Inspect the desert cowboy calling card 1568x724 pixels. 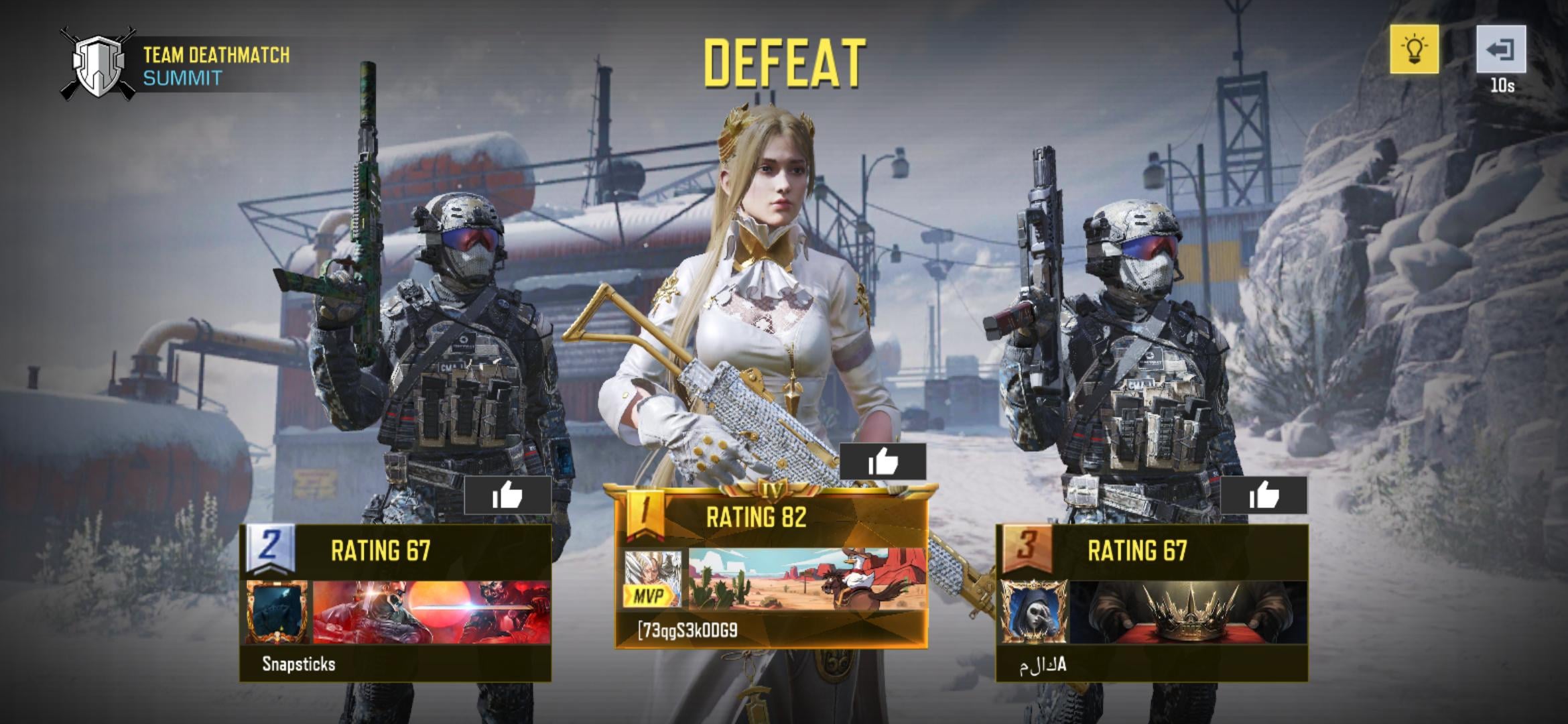click(x=807, y=579)
